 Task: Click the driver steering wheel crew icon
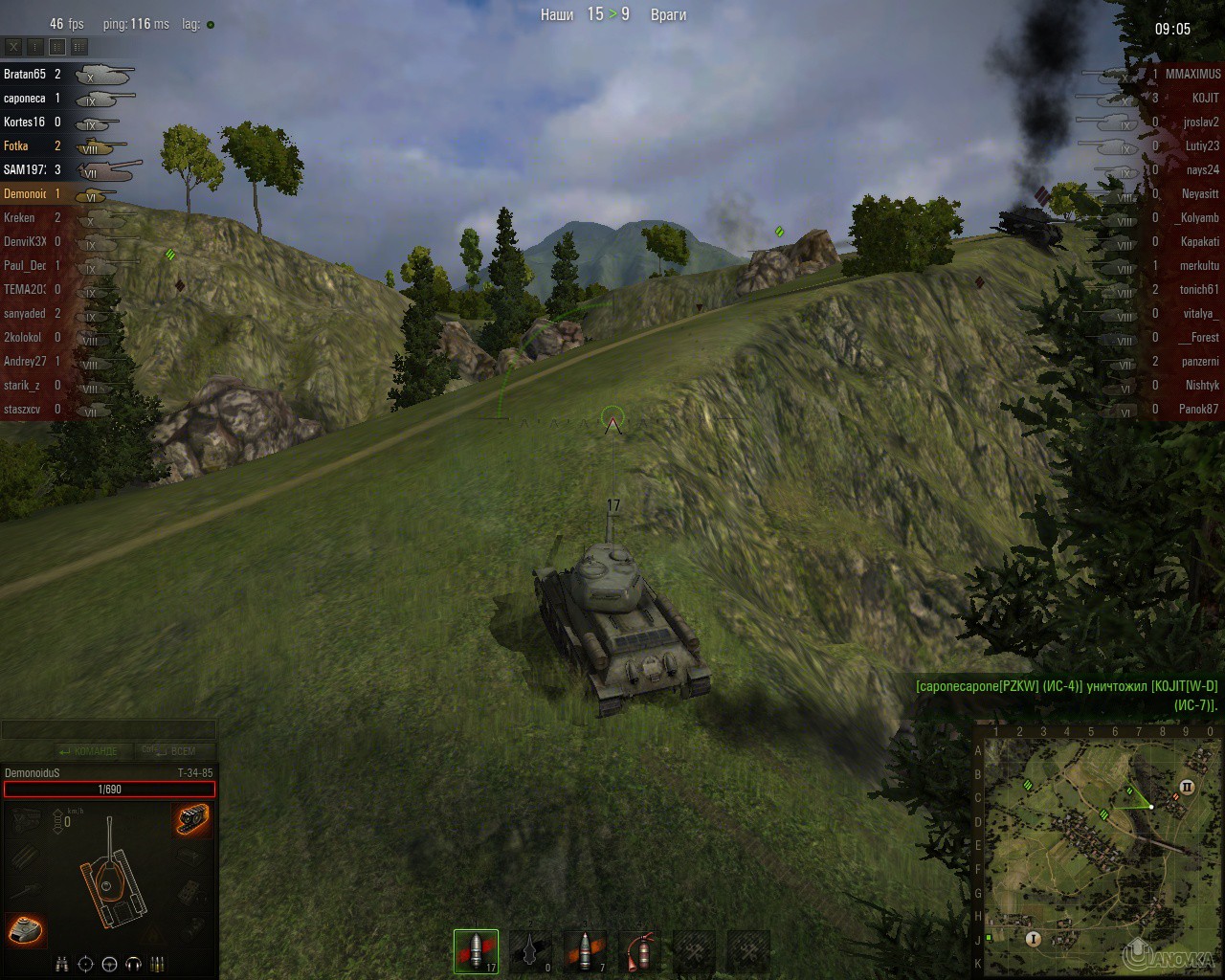109,964
